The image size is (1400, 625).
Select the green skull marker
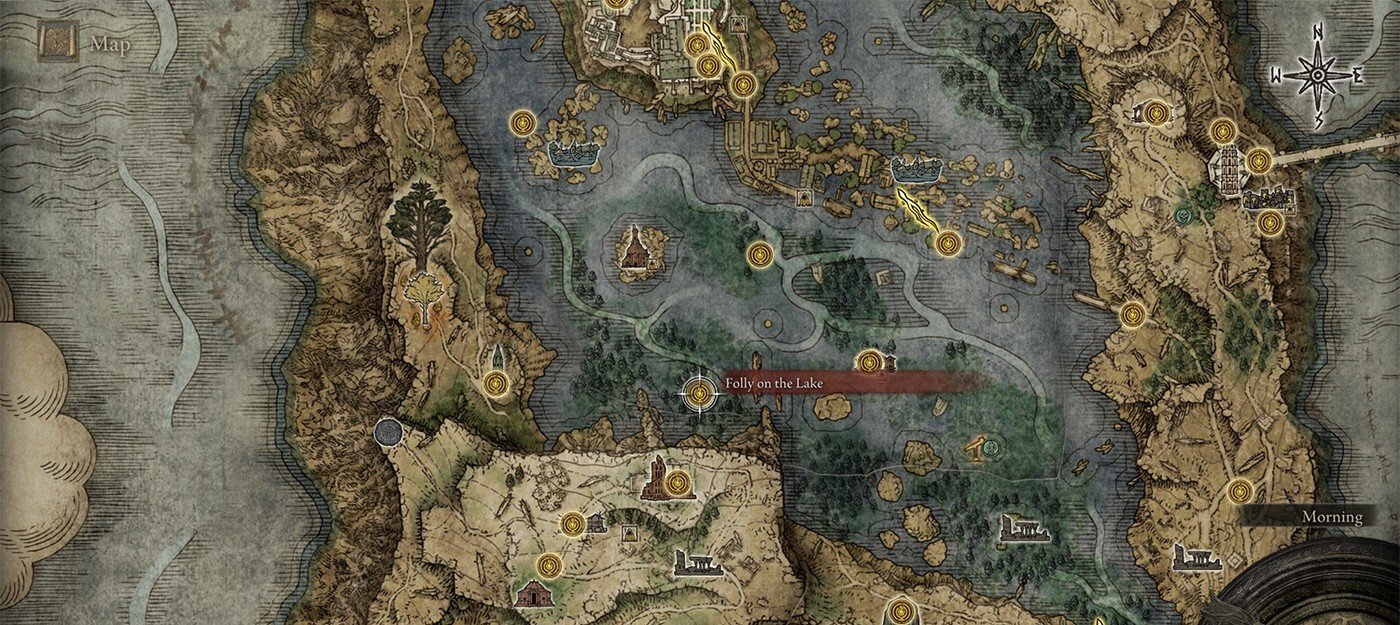point(1185,214)
